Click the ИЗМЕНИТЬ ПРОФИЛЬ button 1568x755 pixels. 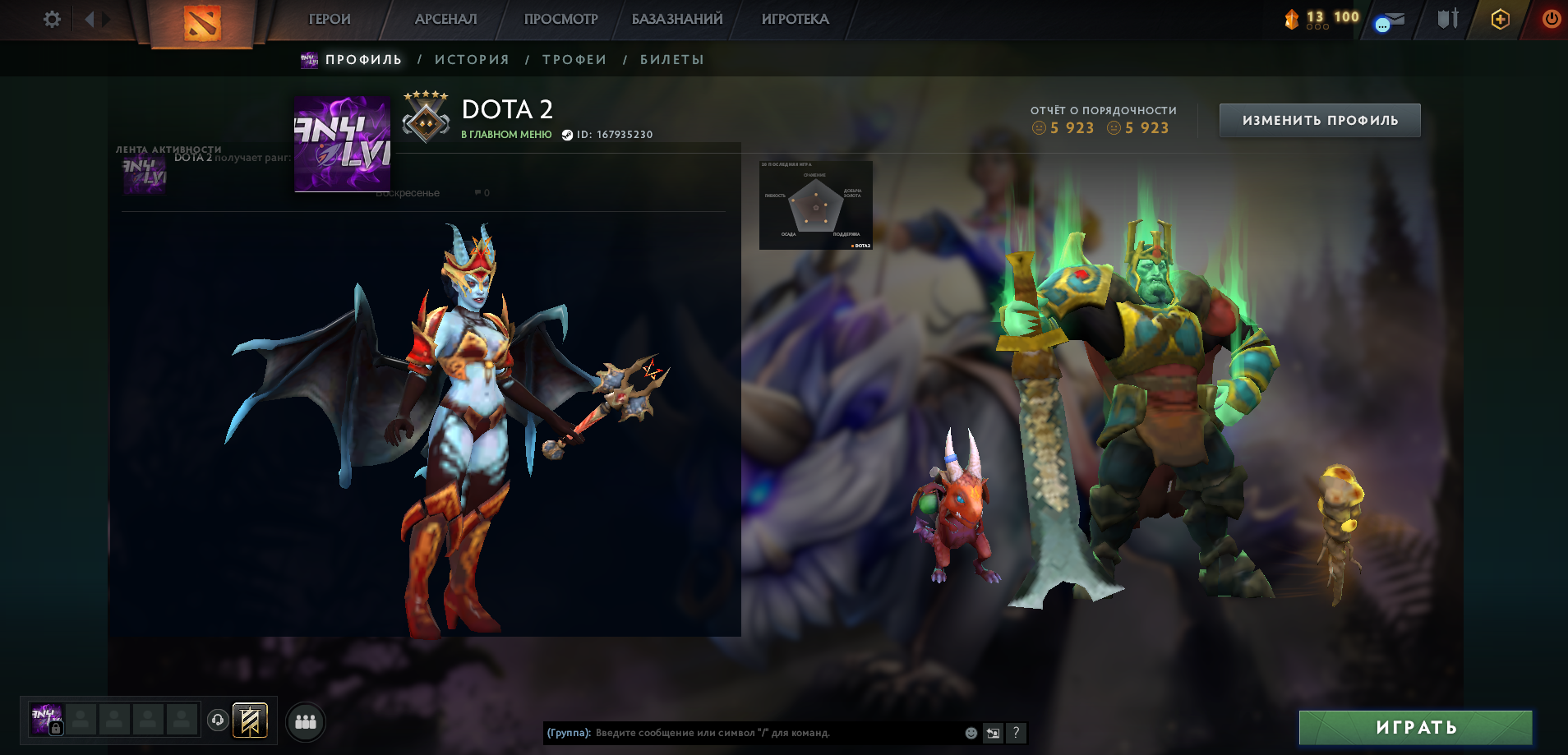[1319, 119]
